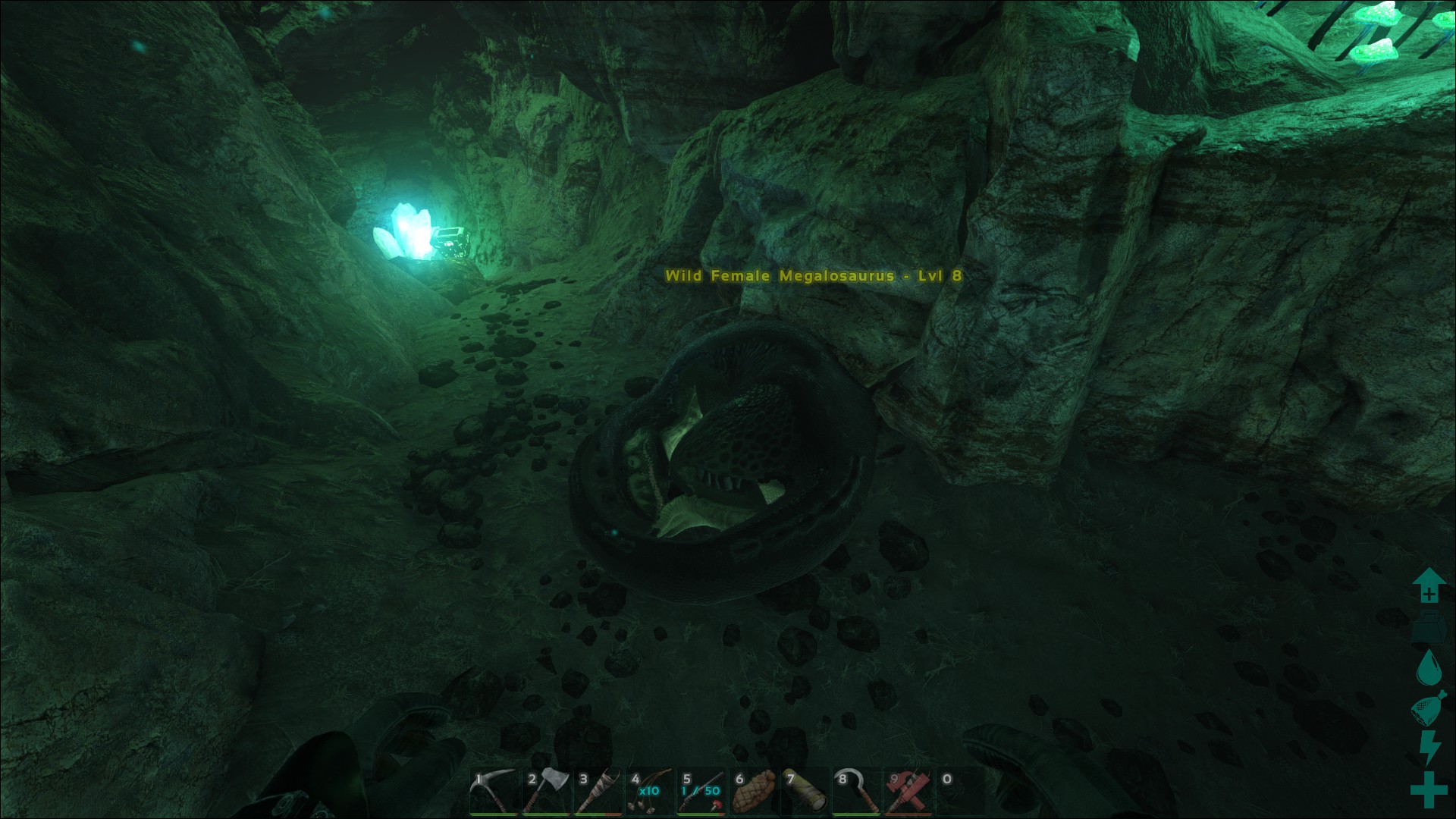Select the waterskin in hotbar slot 7
Screen dimensions: 1456x819
tap(805, 792)
